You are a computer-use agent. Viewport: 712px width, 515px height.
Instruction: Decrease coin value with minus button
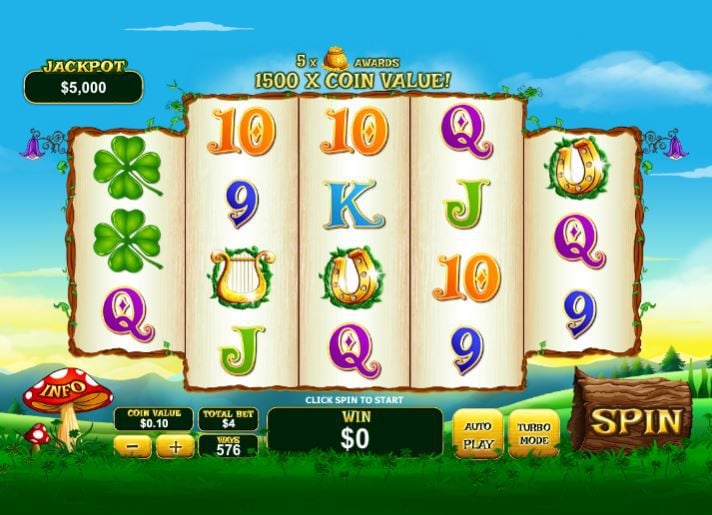point(133,447)
